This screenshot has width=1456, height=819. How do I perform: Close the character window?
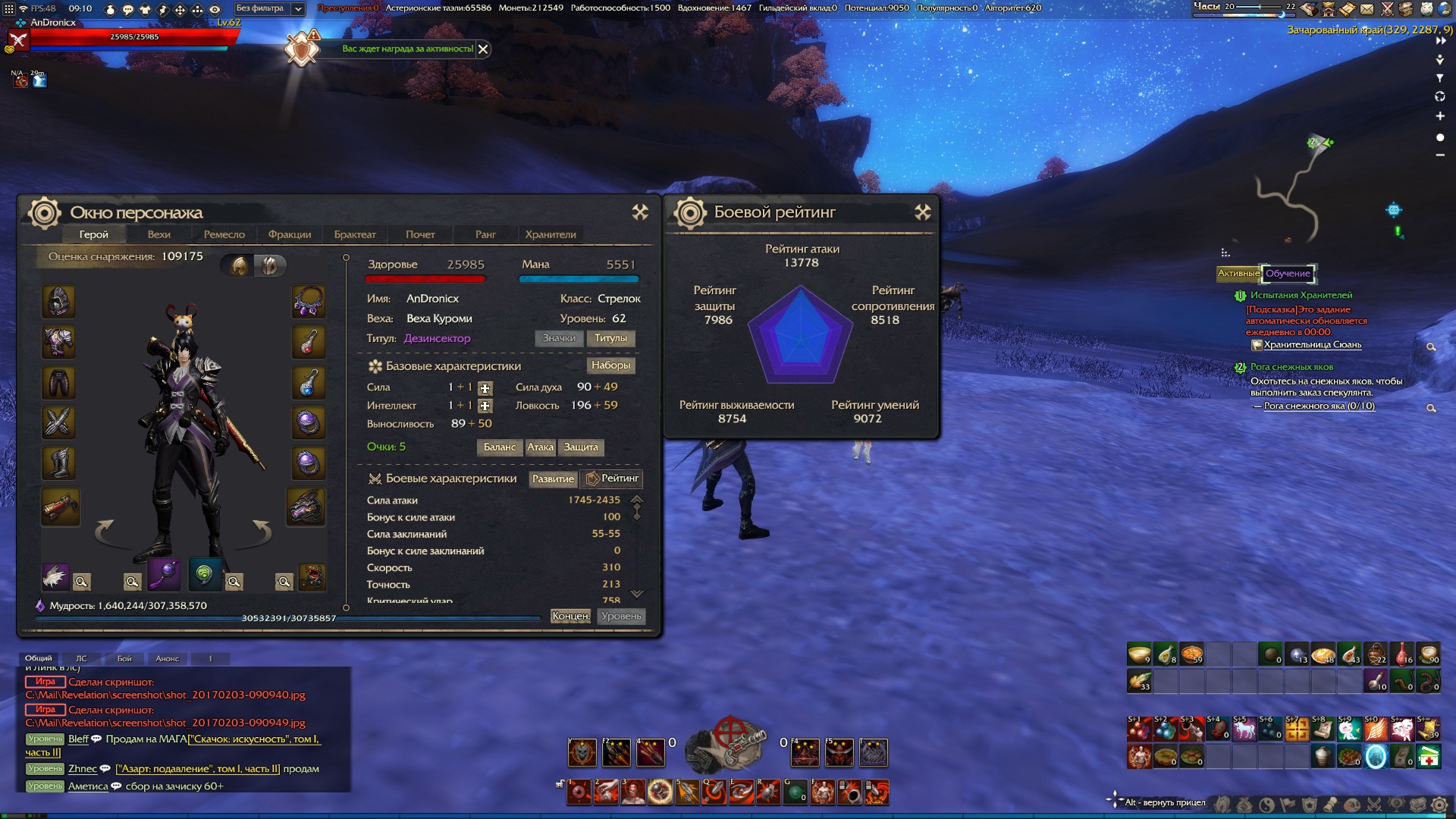[640, 212]
